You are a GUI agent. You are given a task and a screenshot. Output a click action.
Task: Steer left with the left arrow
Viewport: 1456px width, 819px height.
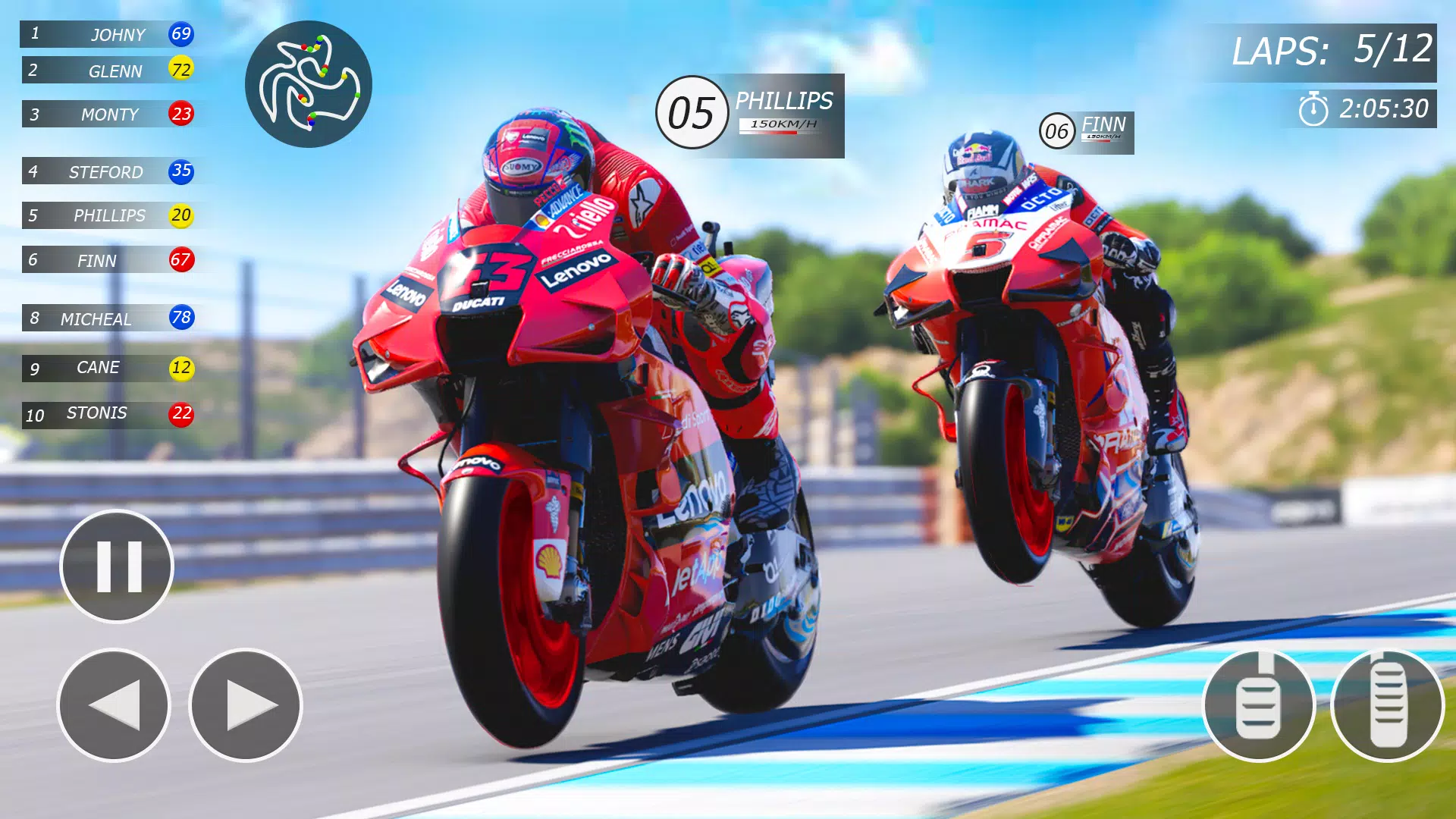coord(114,705)
